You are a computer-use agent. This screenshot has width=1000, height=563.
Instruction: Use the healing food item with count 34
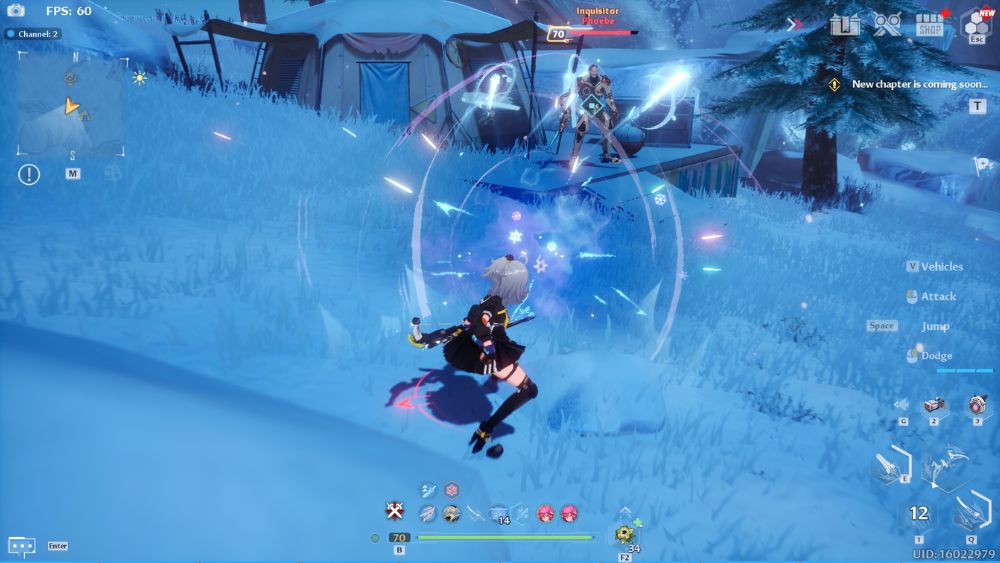tap(626, 533)
